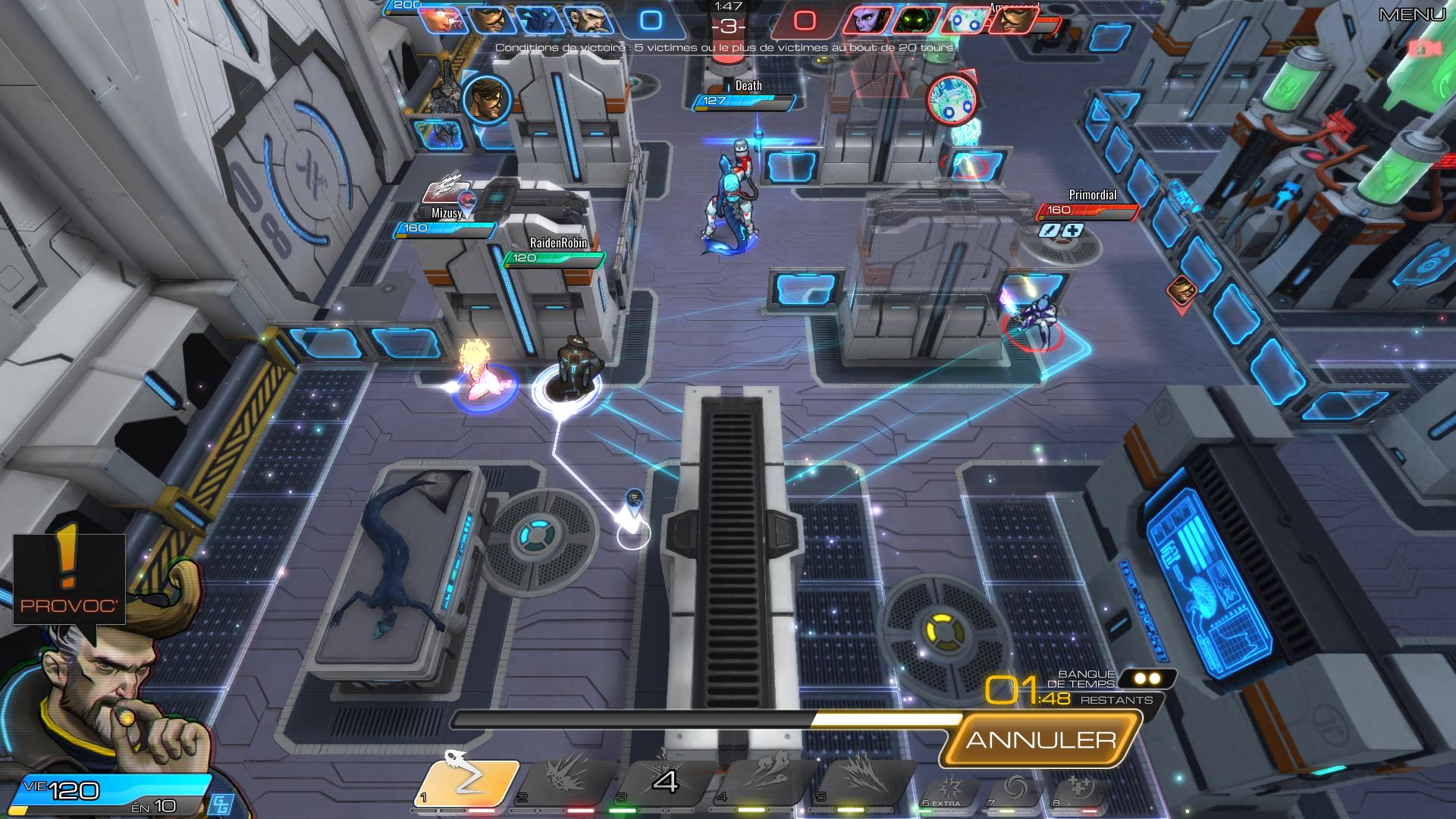Open the MENU in the top corner
The height and width of the screenshot is (819, 1456).
(x=1411, y=14)
